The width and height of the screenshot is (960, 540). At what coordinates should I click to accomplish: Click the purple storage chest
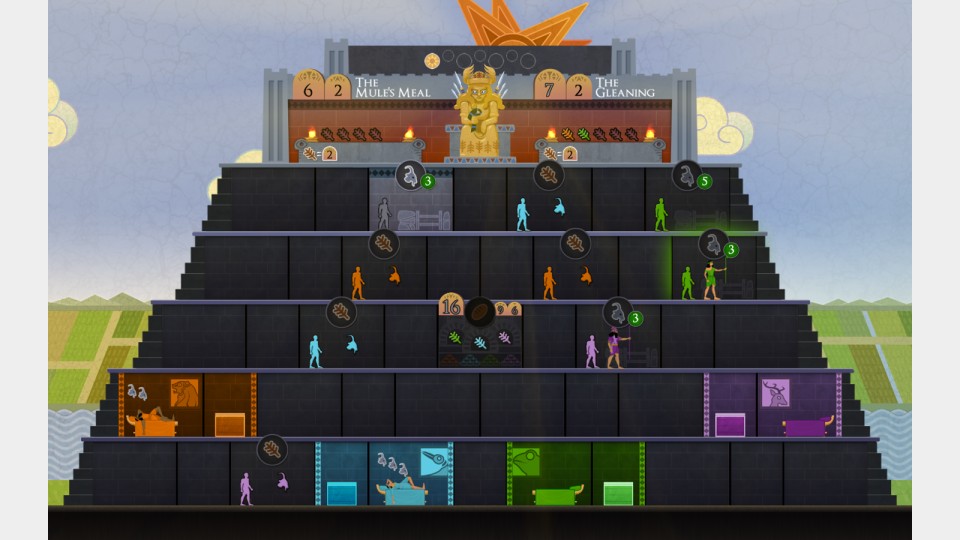click(x=730, y=424)
